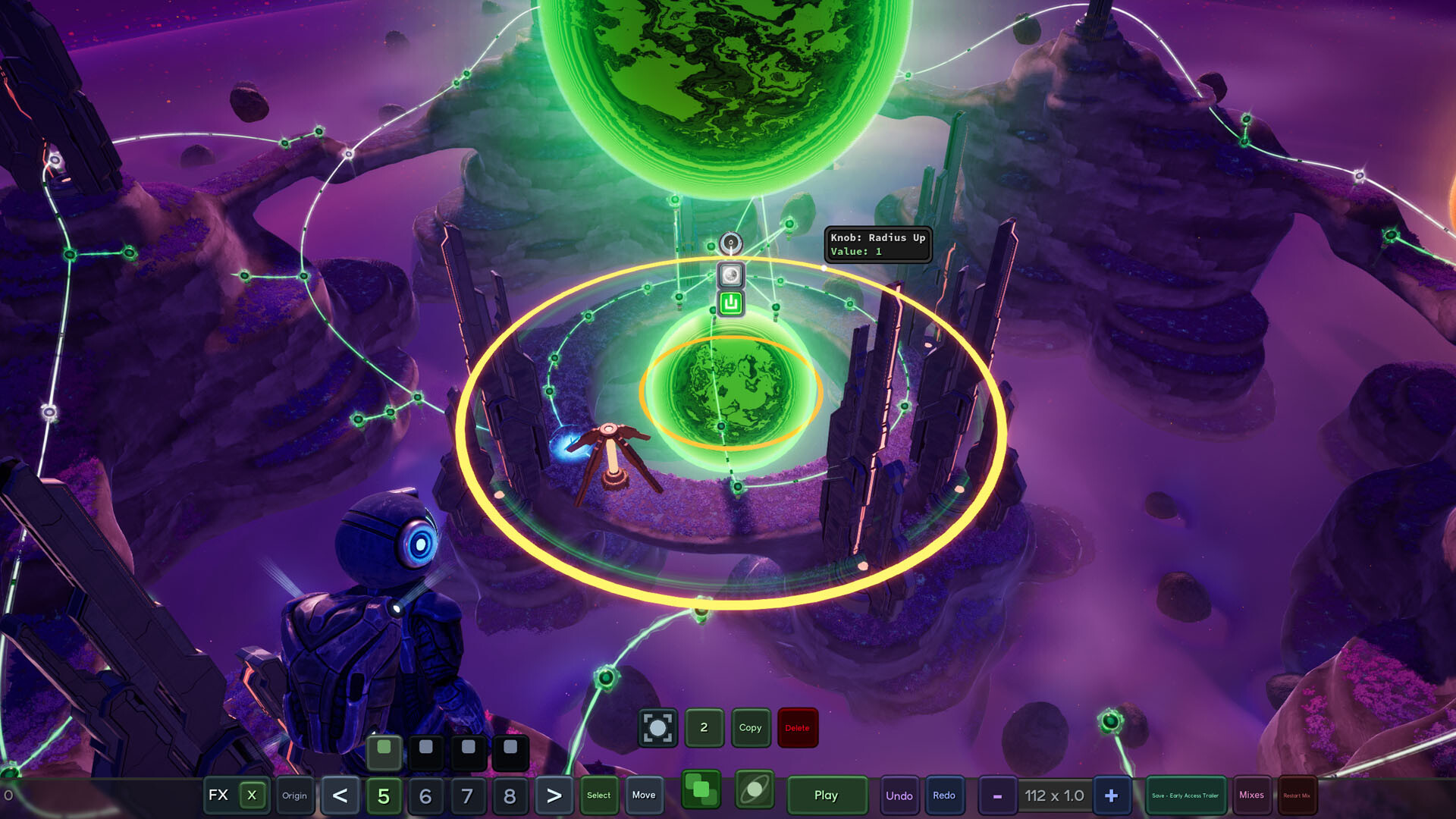This screenshot has height=819, width=1456.
Task: Save the Early Access Trailer mix
Action: tap(1185, 795)
